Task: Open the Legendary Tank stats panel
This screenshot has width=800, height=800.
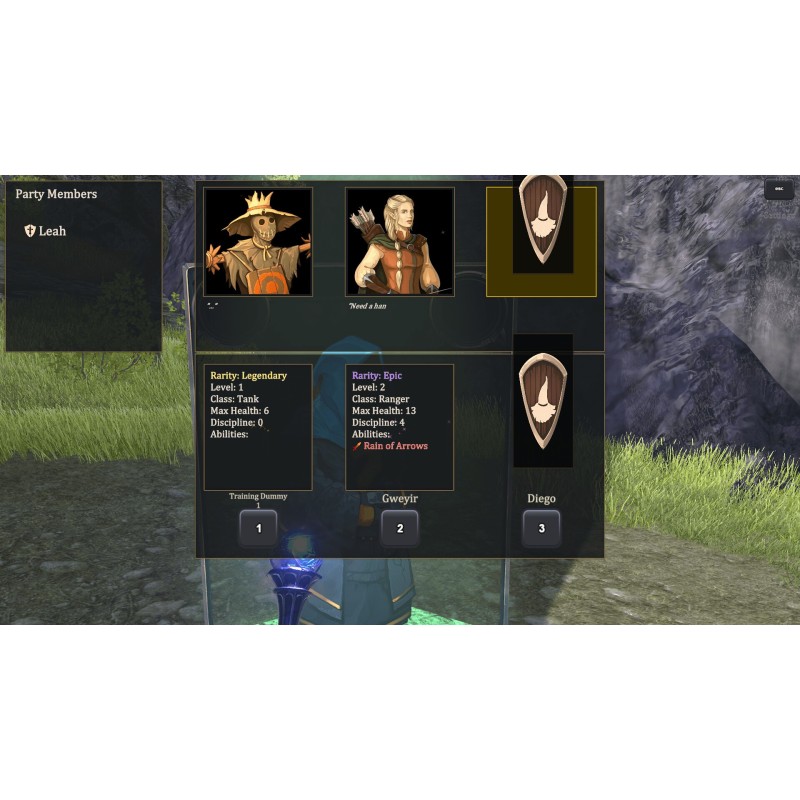Action: [258, 427]
